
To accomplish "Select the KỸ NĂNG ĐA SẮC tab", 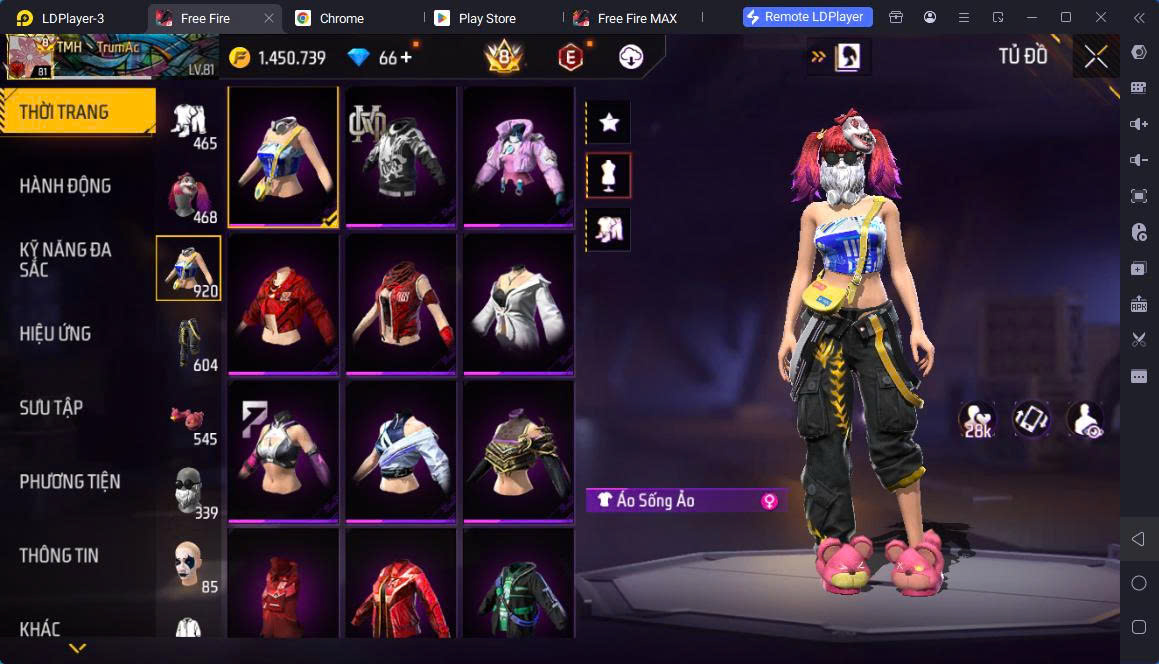I will click(x=66, y=260).
